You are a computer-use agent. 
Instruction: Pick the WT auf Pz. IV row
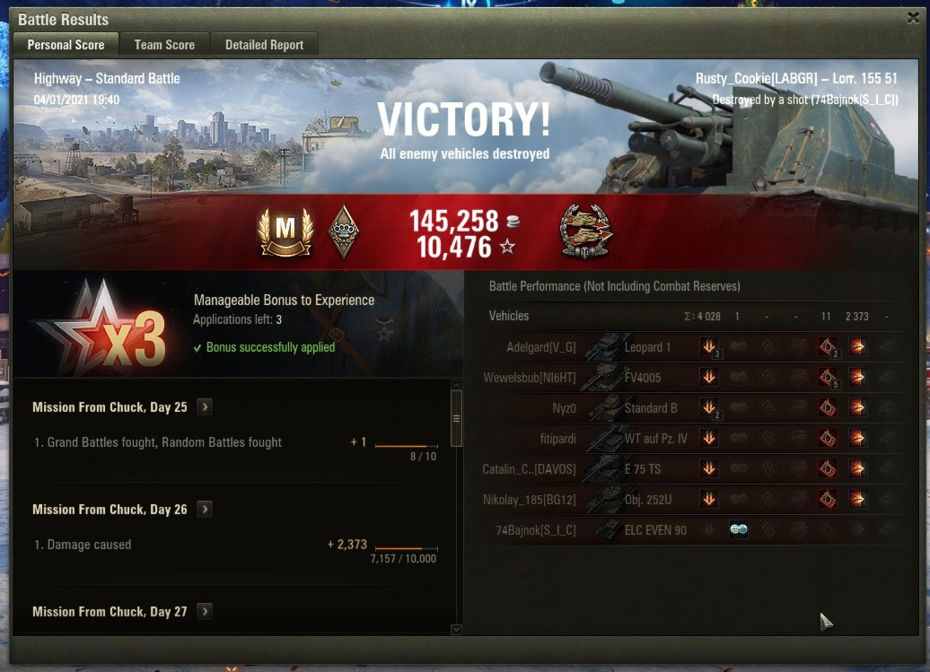pyautogui.click(x=660, y=438)
